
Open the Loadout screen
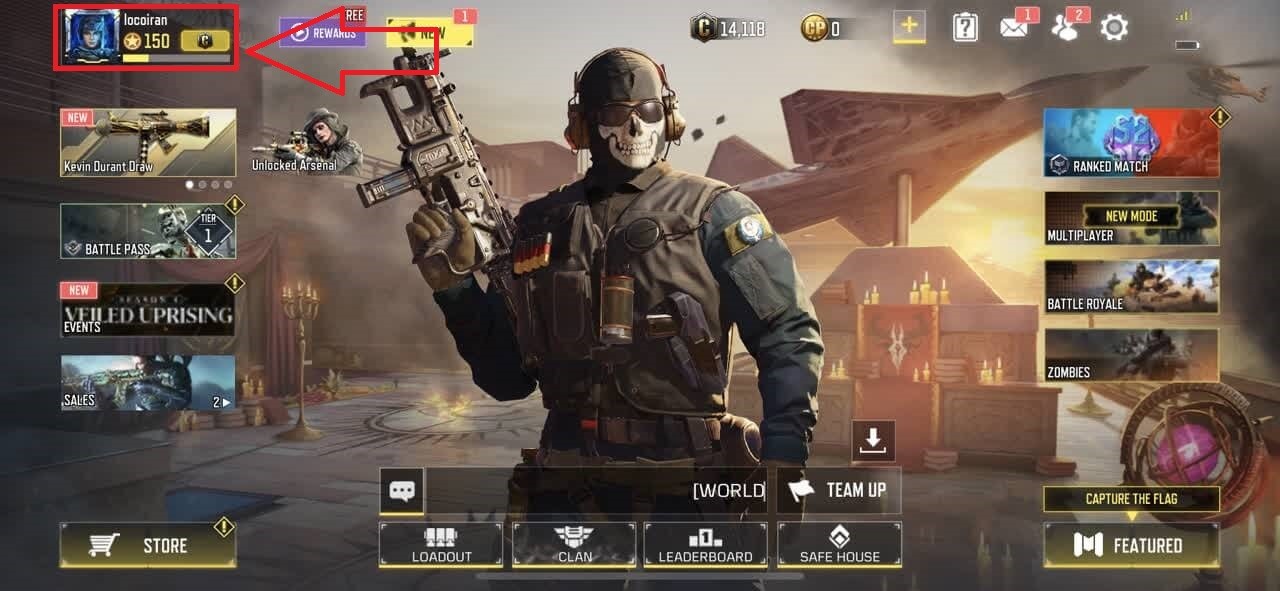click(x=441, y=545)
